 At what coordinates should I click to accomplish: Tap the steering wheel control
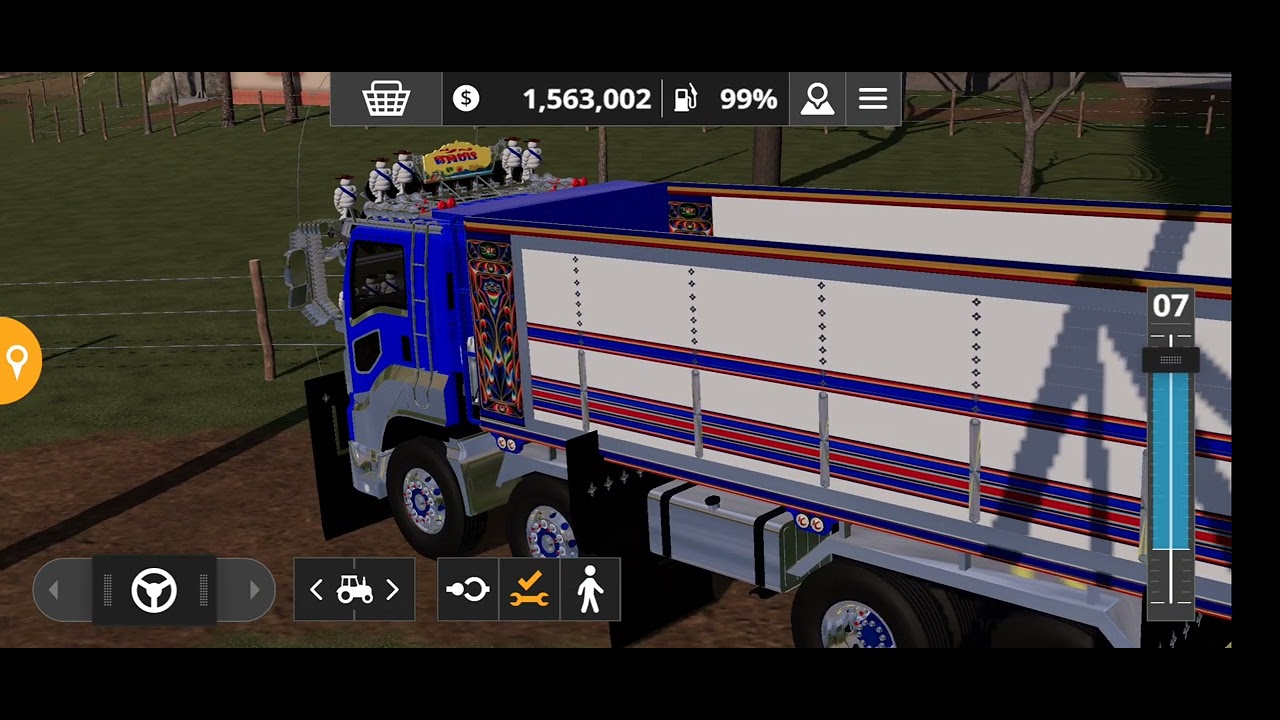[154, 591]
